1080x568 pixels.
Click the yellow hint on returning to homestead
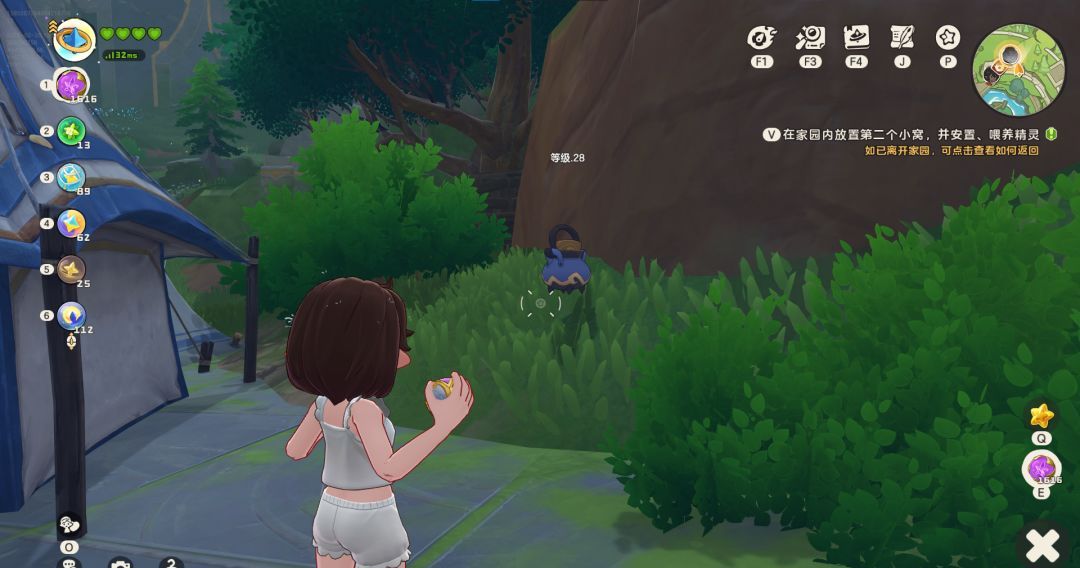951,151
